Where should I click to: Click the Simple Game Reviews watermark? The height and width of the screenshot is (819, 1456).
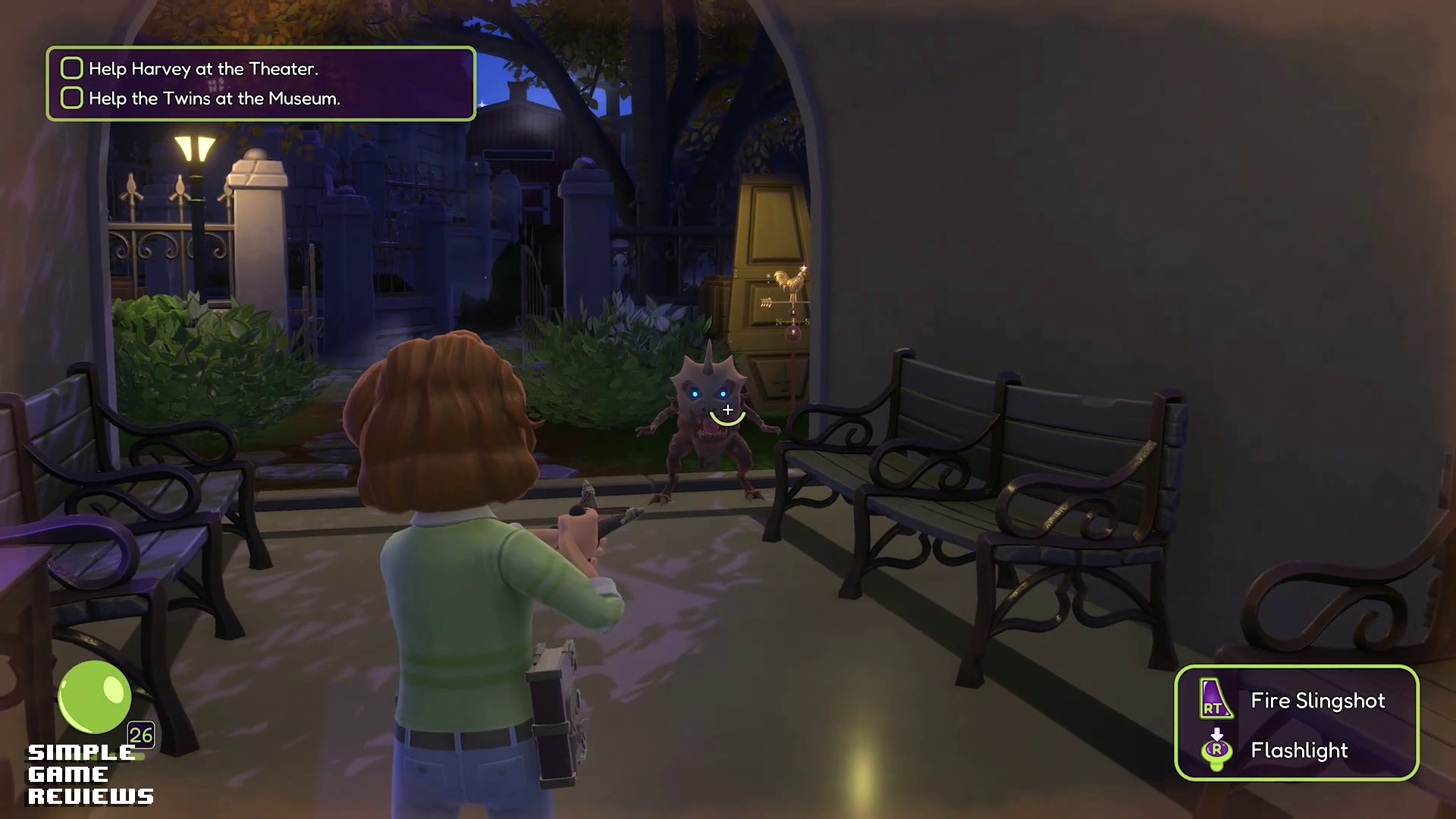[x=89, y=774]
